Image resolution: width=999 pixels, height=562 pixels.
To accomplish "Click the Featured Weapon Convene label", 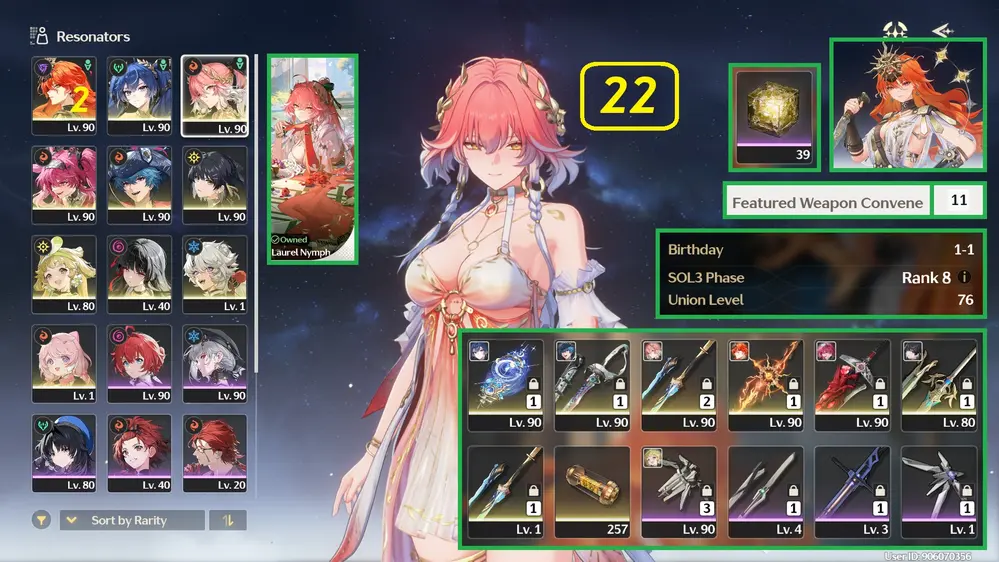I will coord(827,202).
